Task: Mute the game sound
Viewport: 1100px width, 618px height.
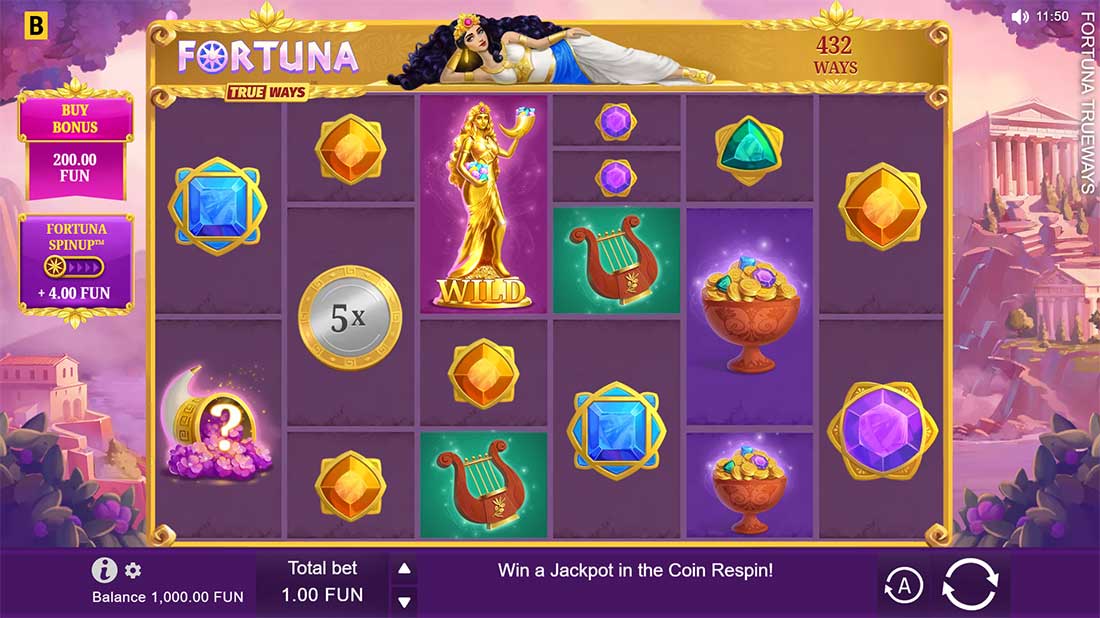Action: (x=1019, y=17)
